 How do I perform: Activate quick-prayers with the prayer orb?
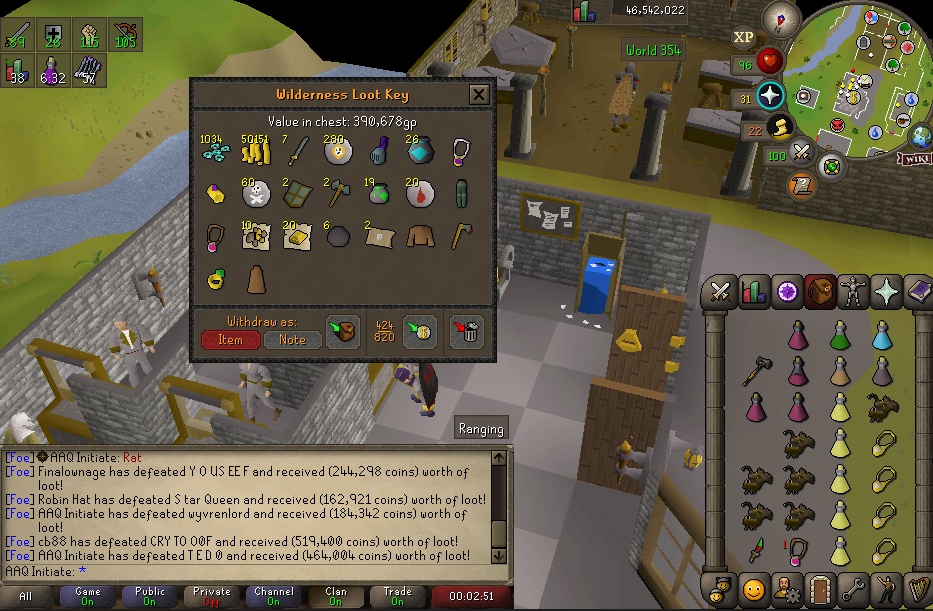[771, 96]
